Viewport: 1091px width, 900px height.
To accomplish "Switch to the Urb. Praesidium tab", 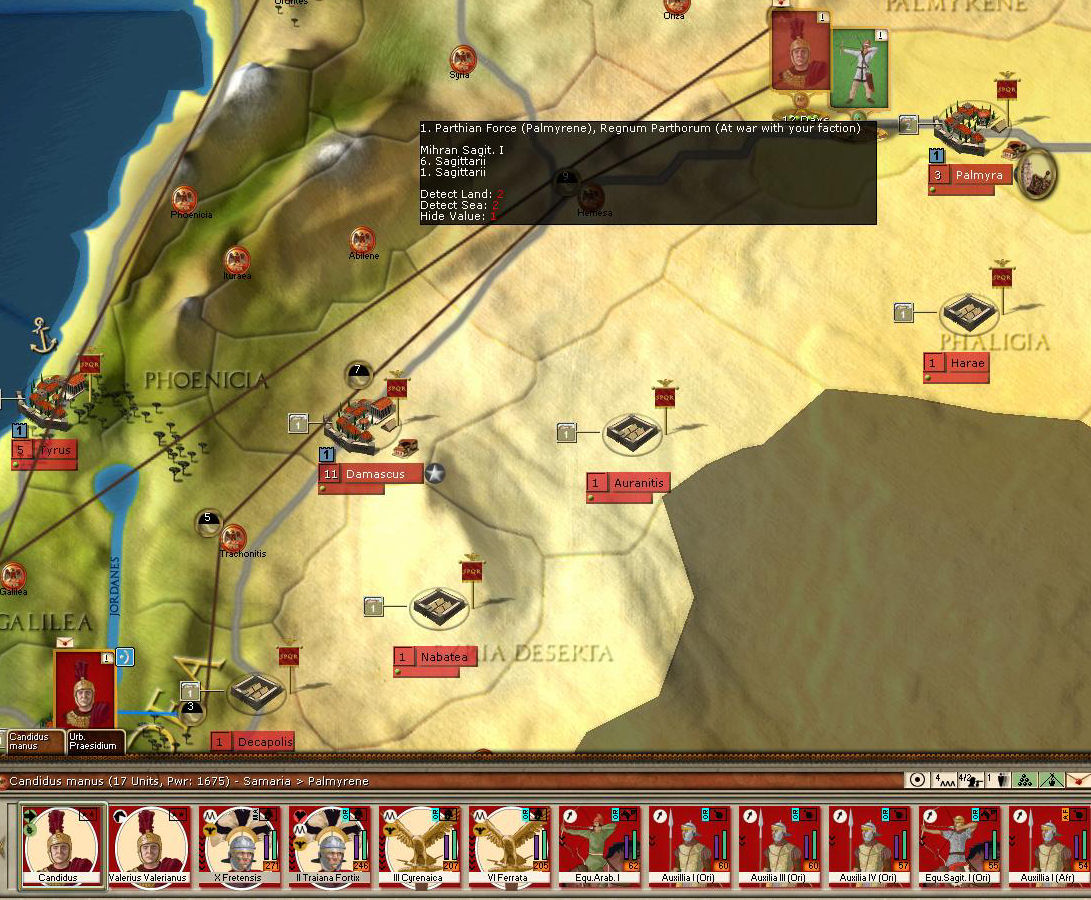I will (96, 741).
